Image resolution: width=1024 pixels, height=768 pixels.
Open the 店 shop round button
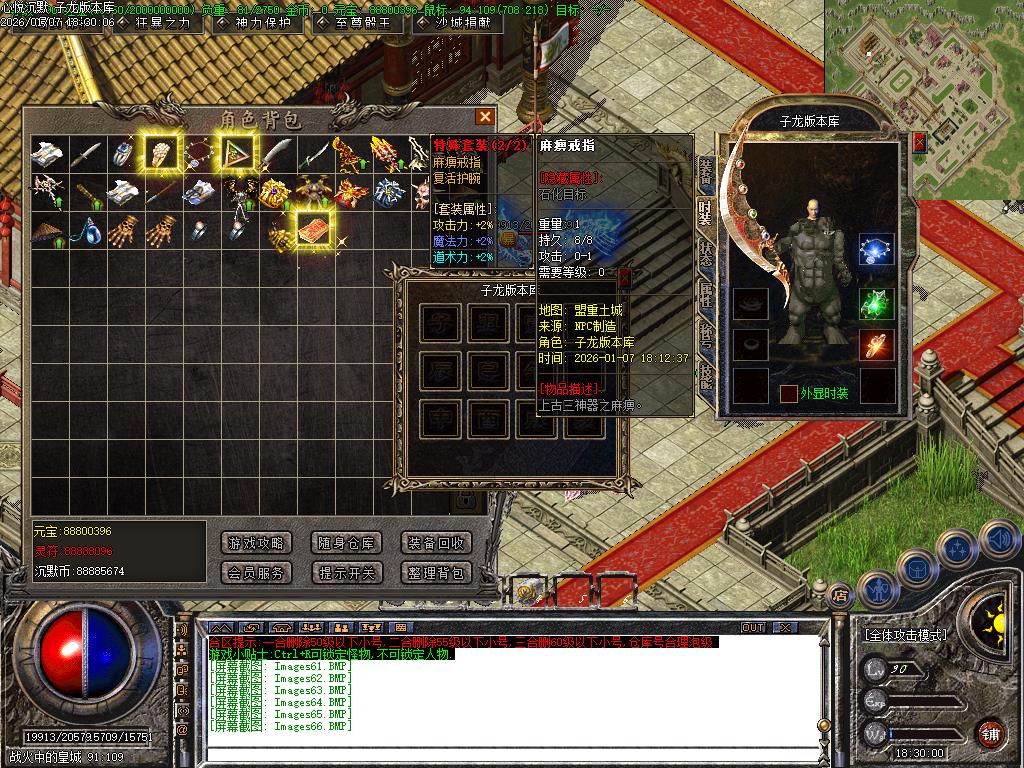[841, 592]
